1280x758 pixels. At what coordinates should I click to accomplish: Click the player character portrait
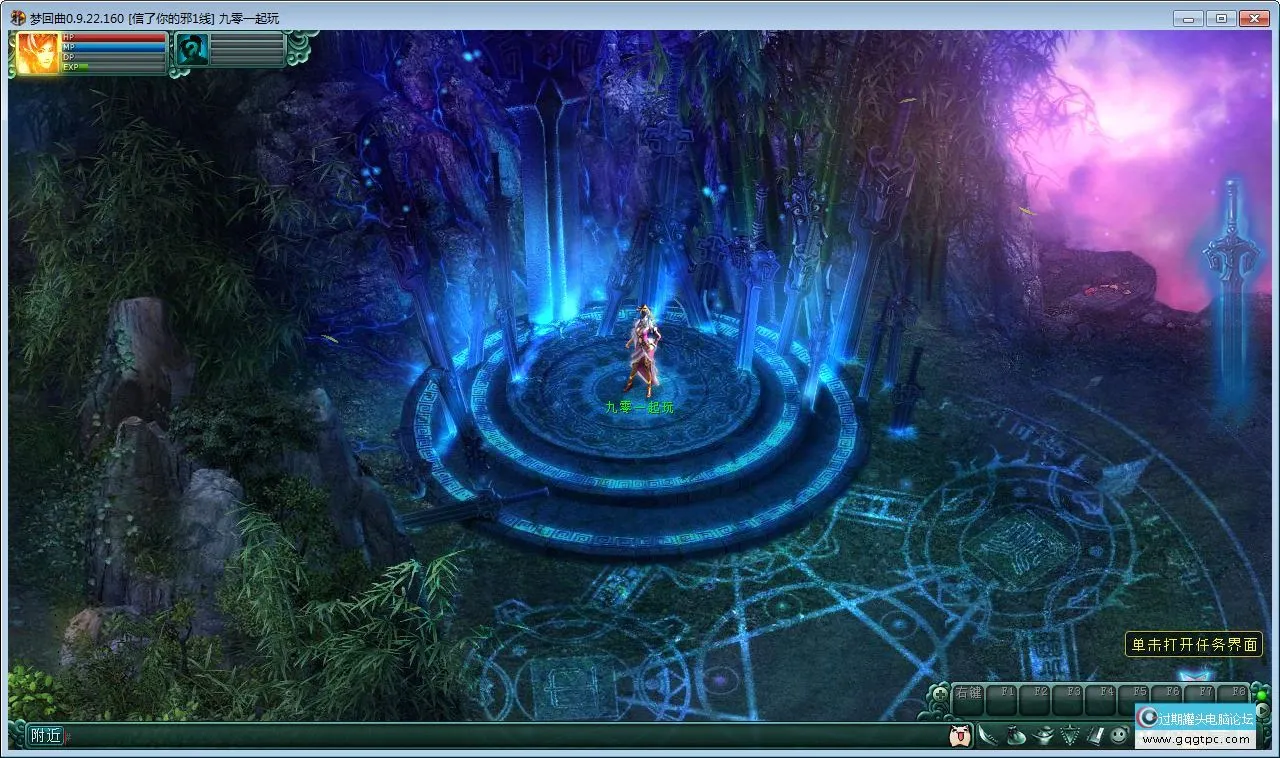pos(38,53)
